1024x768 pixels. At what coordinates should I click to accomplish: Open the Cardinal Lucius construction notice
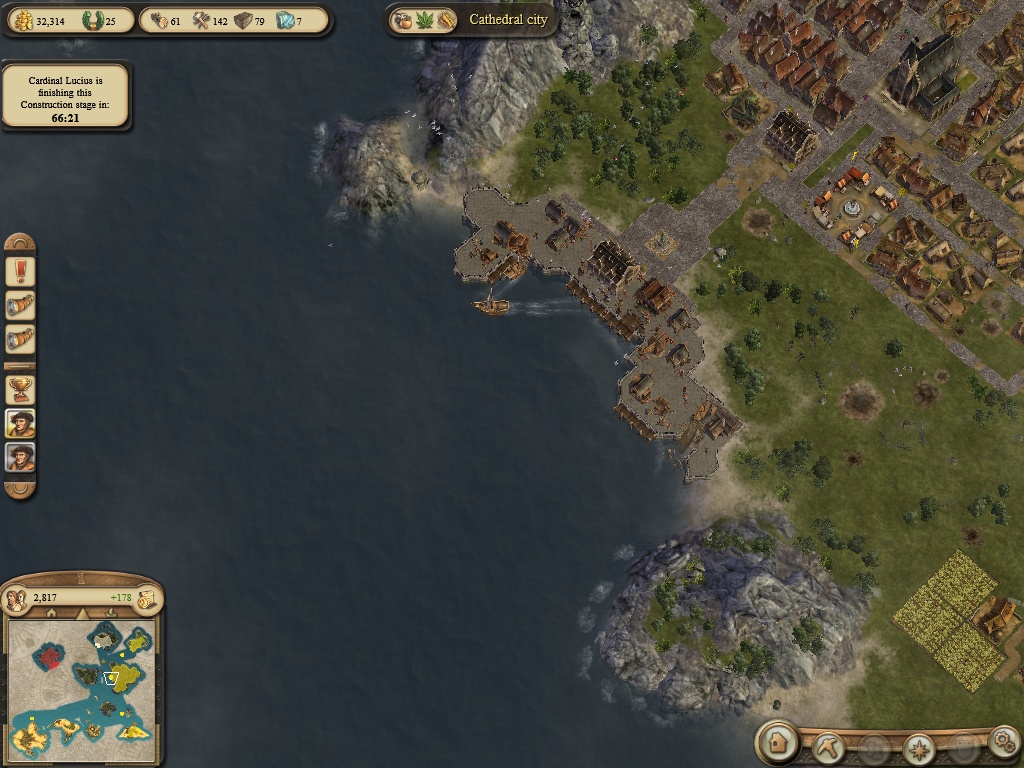(66, 97)
